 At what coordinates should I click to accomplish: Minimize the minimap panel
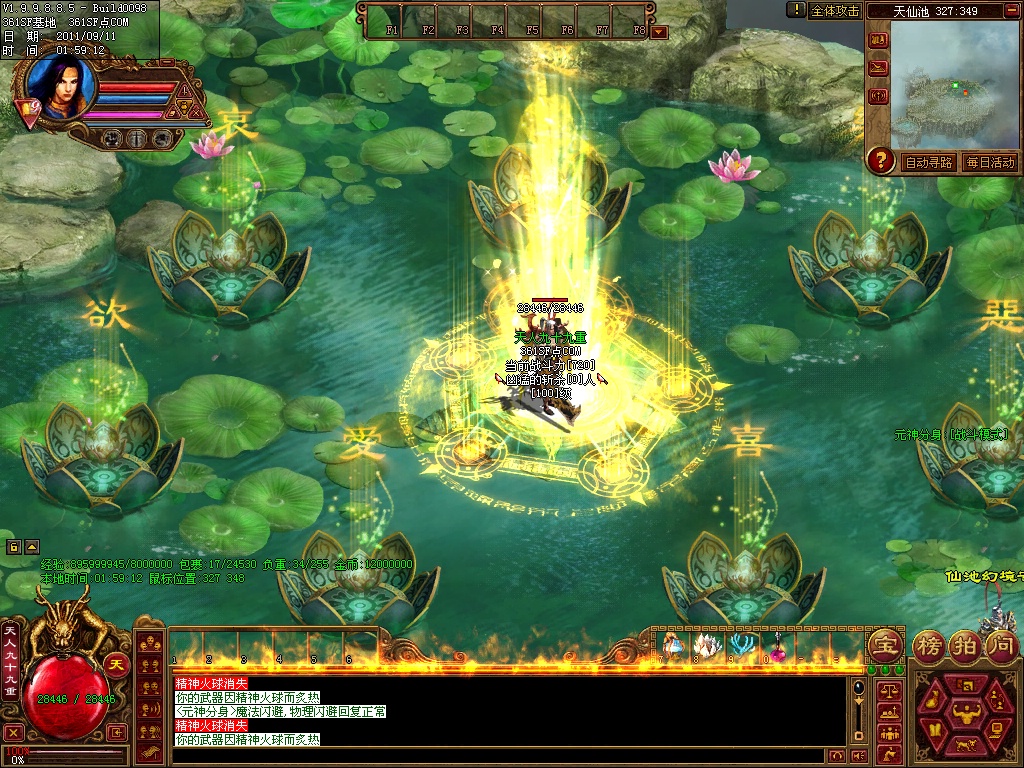[x=1011, y=11]
